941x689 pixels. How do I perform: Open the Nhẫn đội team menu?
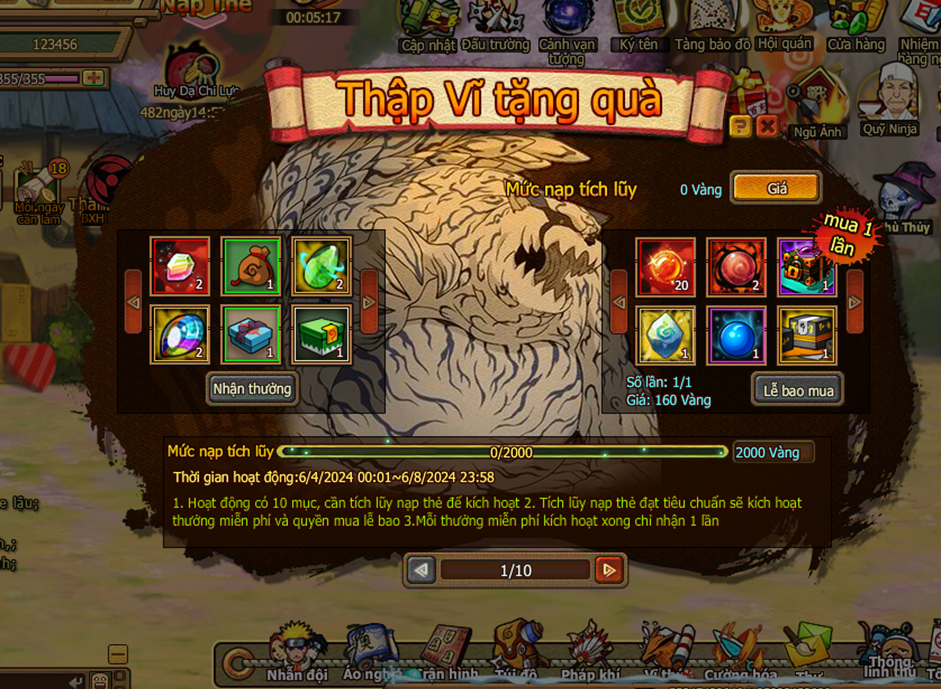tap(297, 655)
